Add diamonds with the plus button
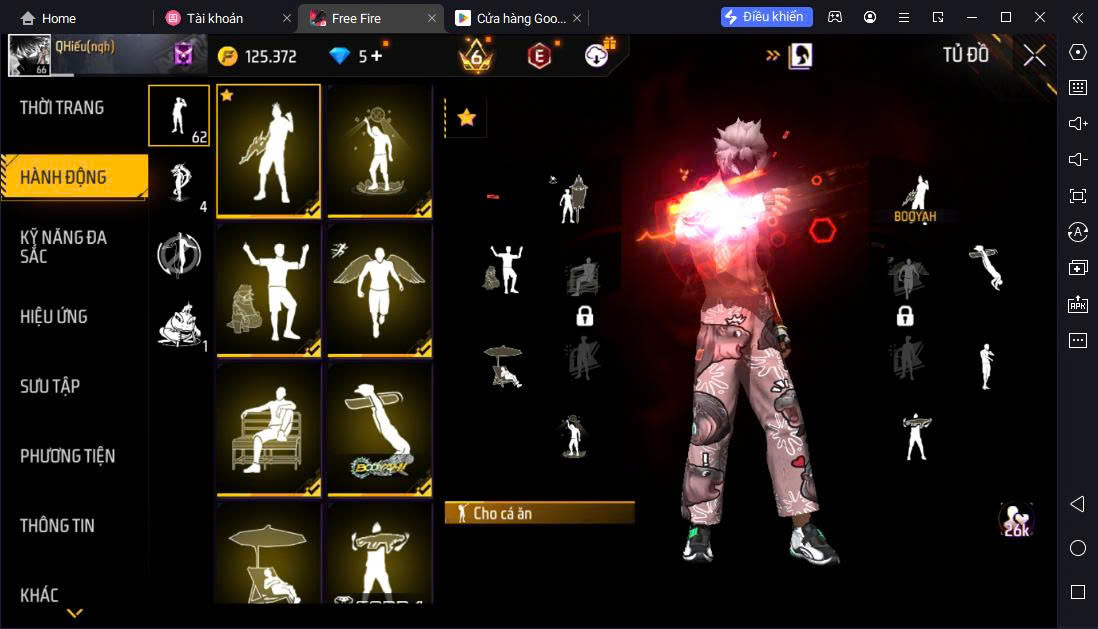The width and height of the screenshot is (1098, 629). 377,56
